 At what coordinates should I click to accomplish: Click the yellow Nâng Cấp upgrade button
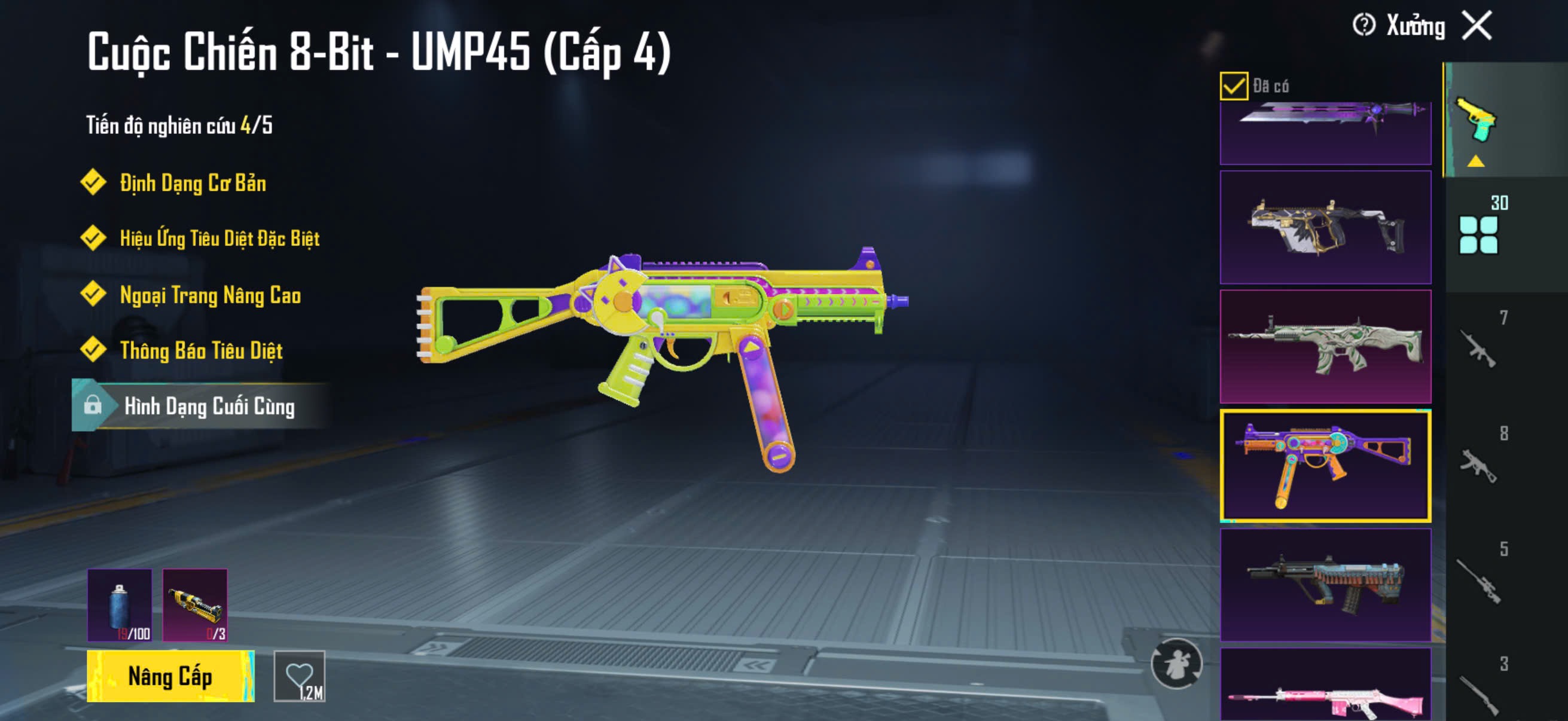click(170, 676)
